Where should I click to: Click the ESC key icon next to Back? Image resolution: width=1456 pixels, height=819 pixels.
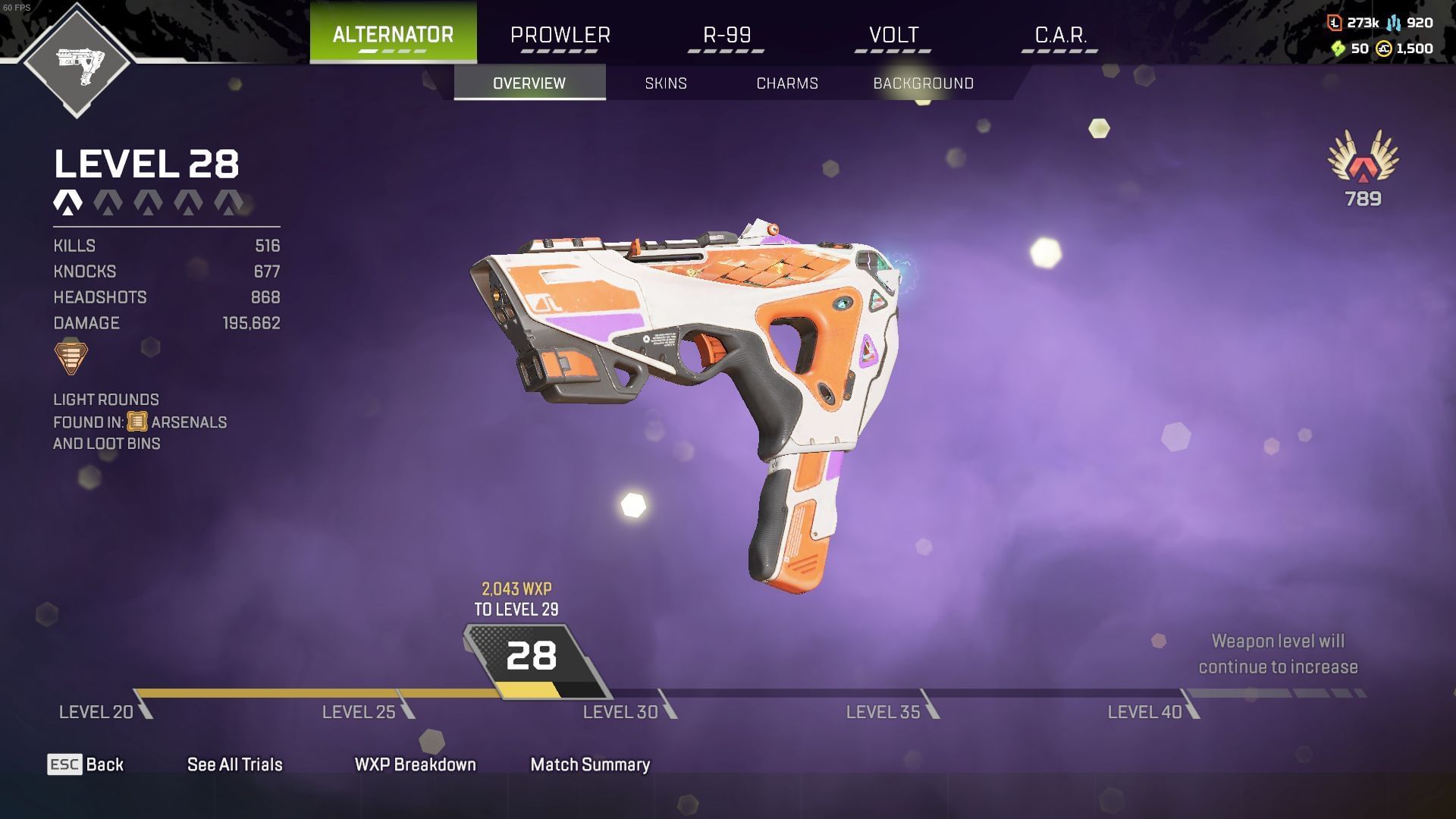pos(65,765)
